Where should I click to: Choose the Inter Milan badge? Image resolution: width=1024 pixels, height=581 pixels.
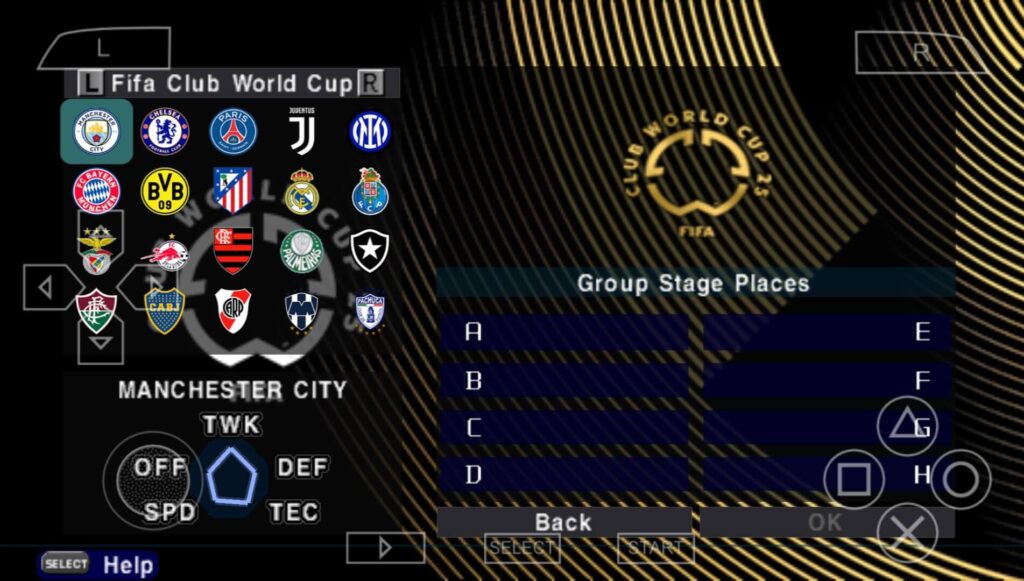(369, 132)
